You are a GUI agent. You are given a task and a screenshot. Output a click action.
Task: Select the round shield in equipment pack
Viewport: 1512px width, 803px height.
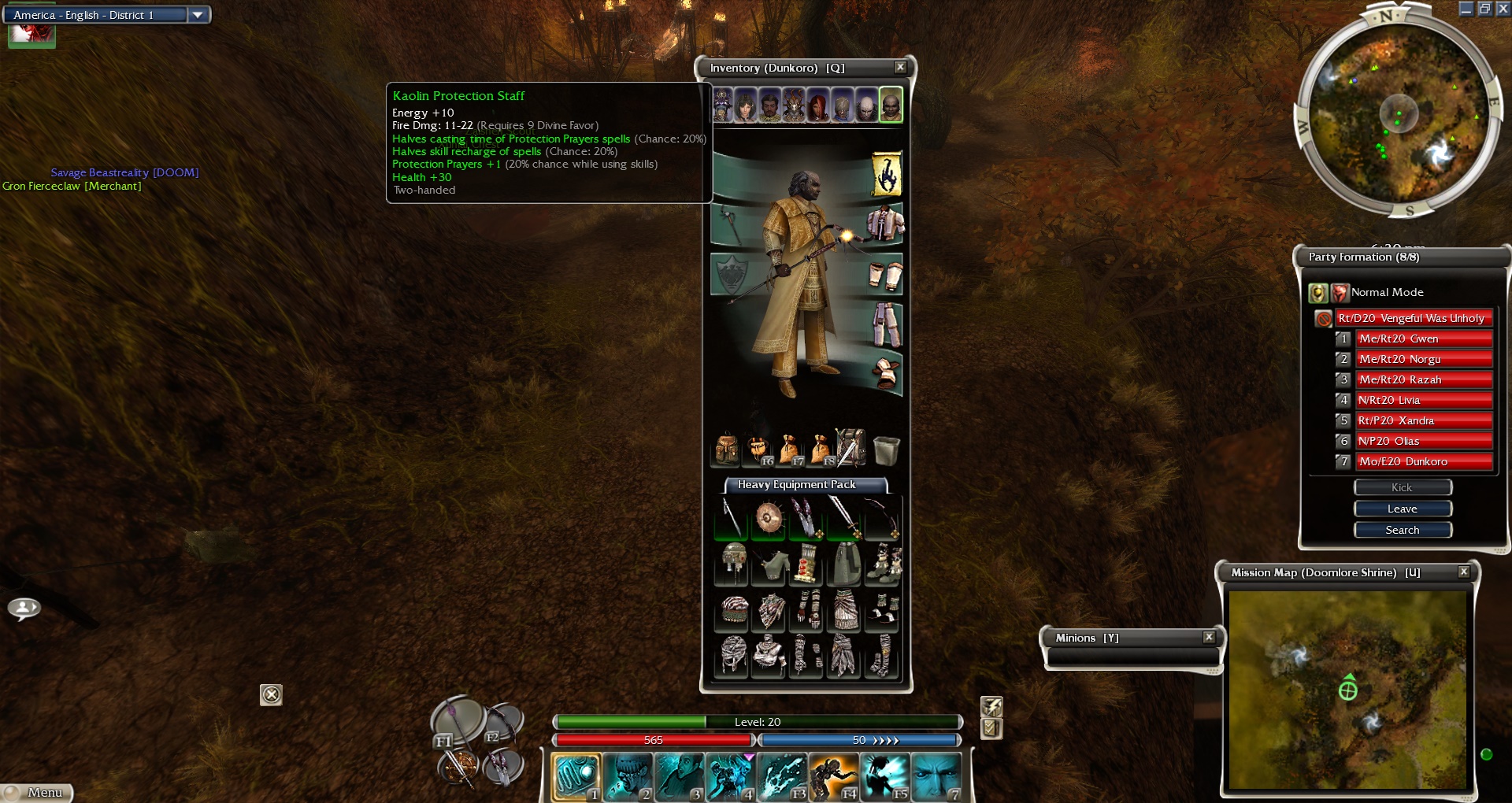[x=769, y=518]
